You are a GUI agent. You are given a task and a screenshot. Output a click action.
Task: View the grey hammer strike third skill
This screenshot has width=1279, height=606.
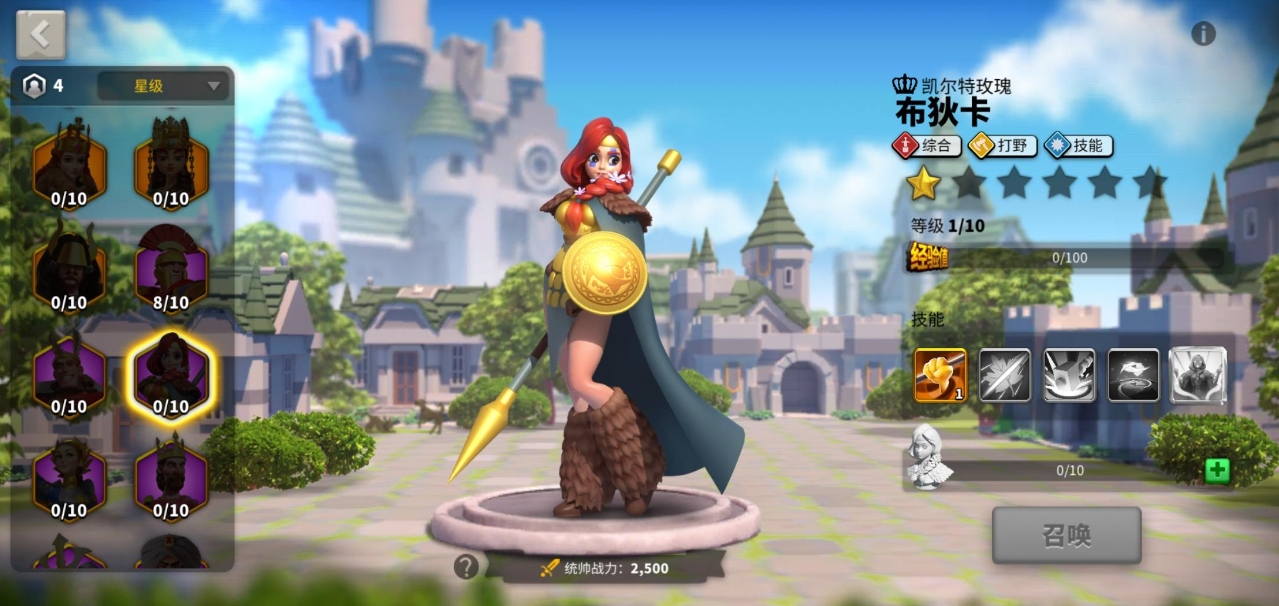coord(1069,375)
